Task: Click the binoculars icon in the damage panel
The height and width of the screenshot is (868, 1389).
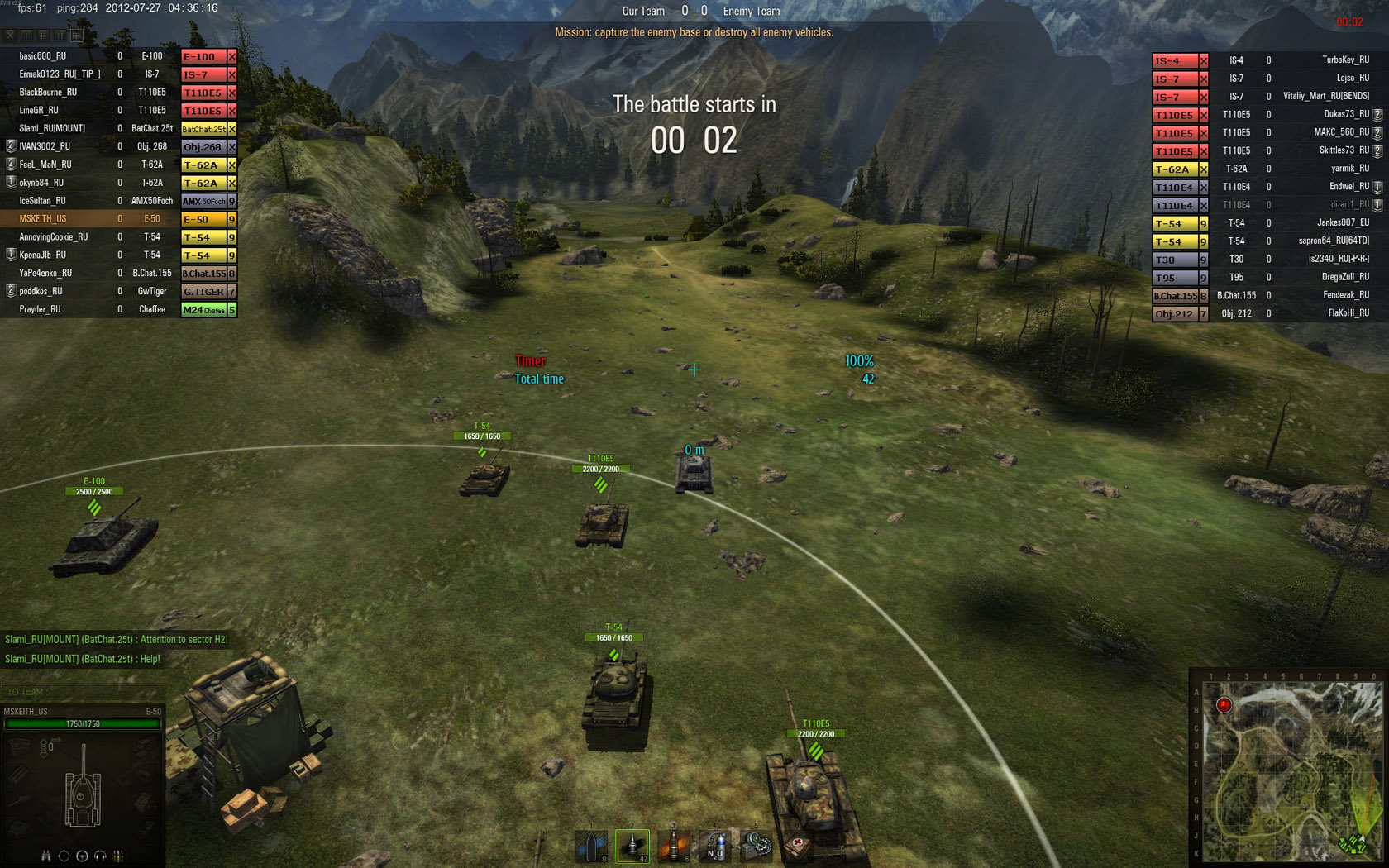Action: click(45, 856)
